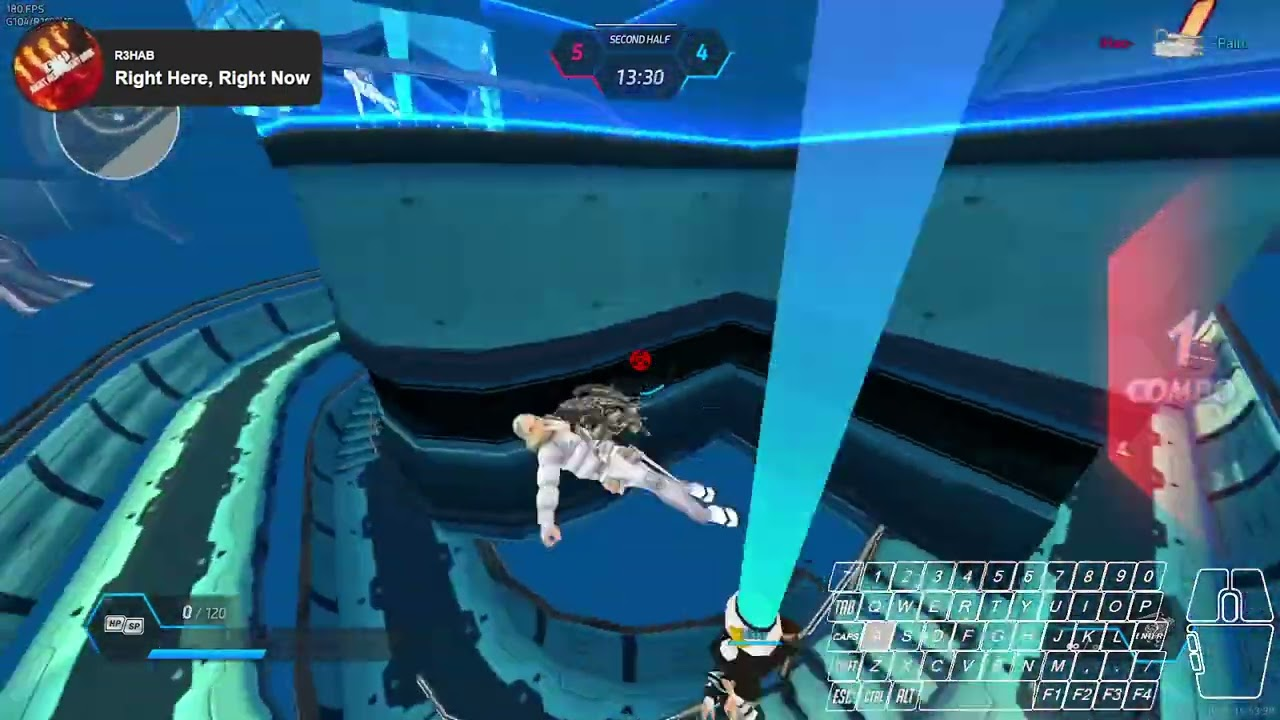The width and height of the screenshot is (1280, 720).
Task: Click the mouse input overlay icon
Action: tap(1229, 630)
